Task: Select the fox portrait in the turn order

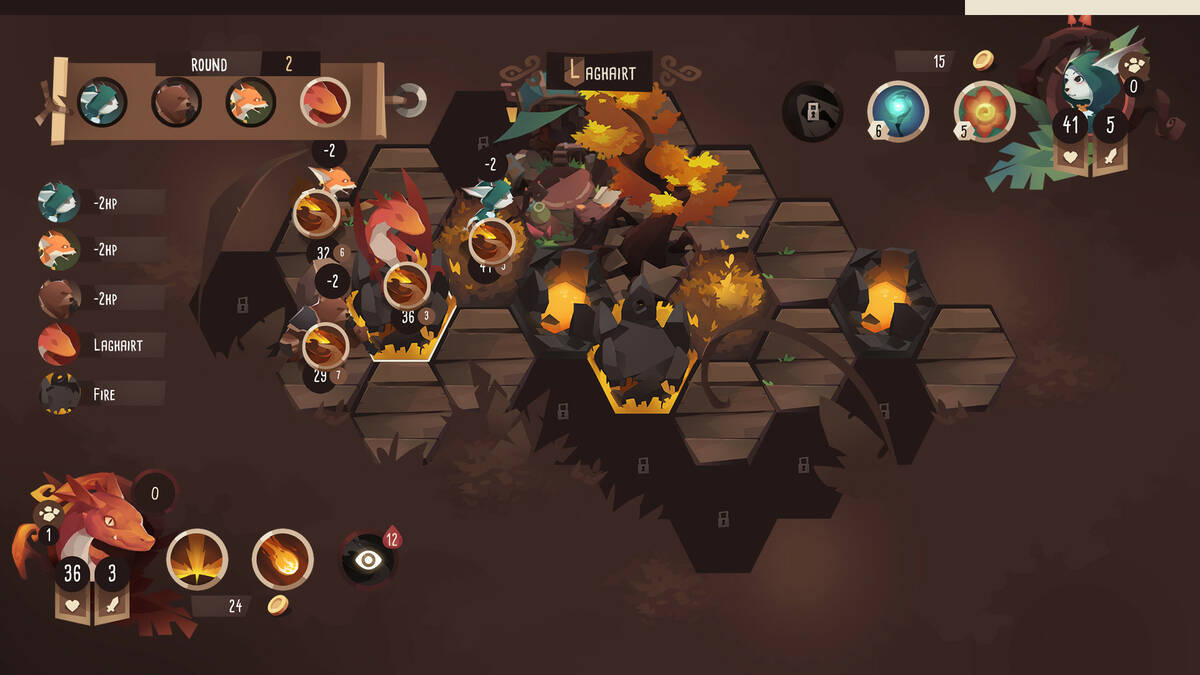Action: click(250, 102)
